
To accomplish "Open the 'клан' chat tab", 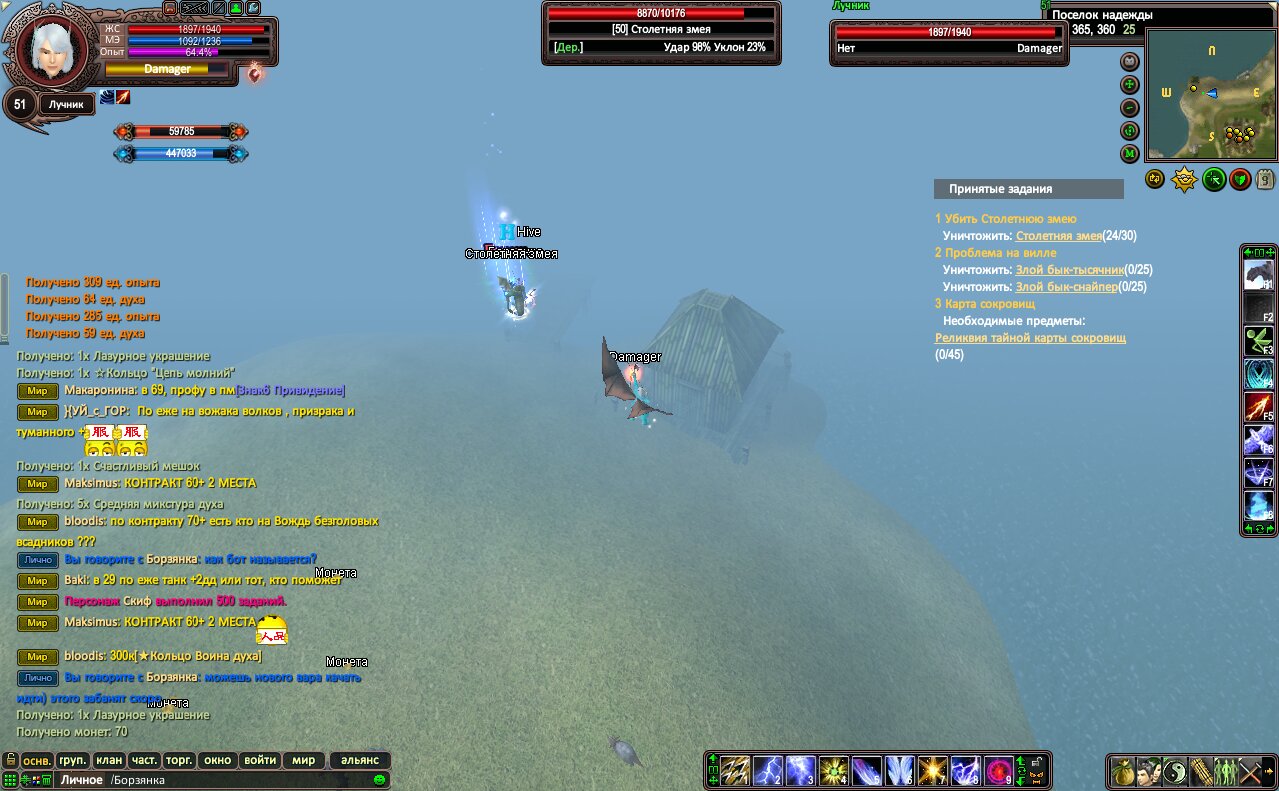I will click(x=109, y=760).
